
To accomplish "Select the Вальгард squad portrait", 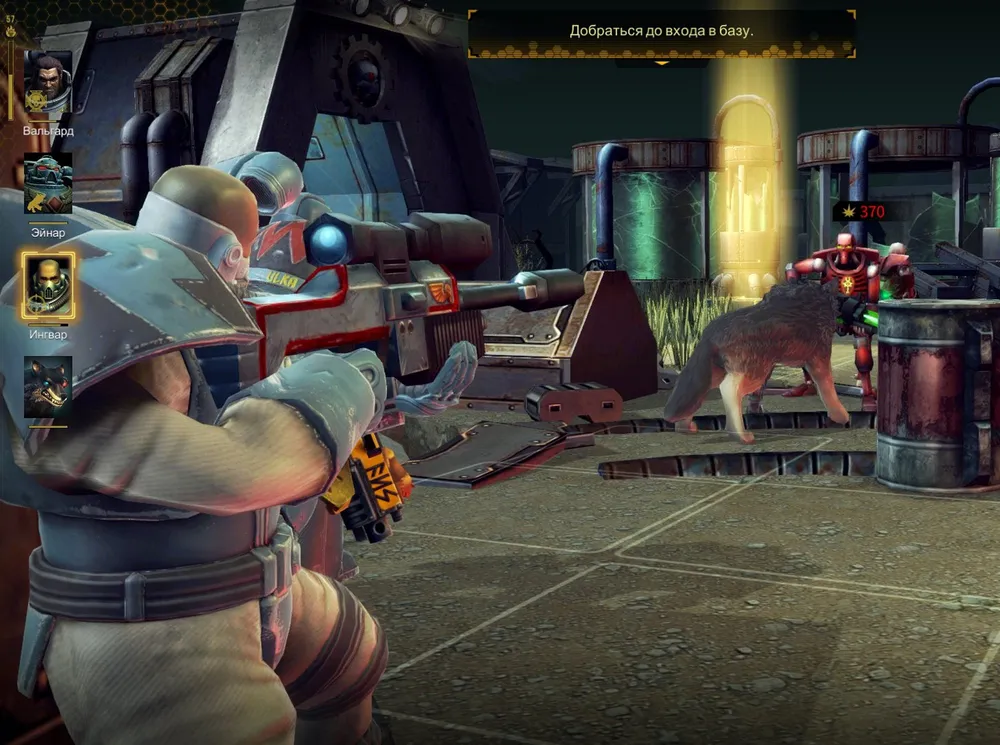I will tap(48, 84).
